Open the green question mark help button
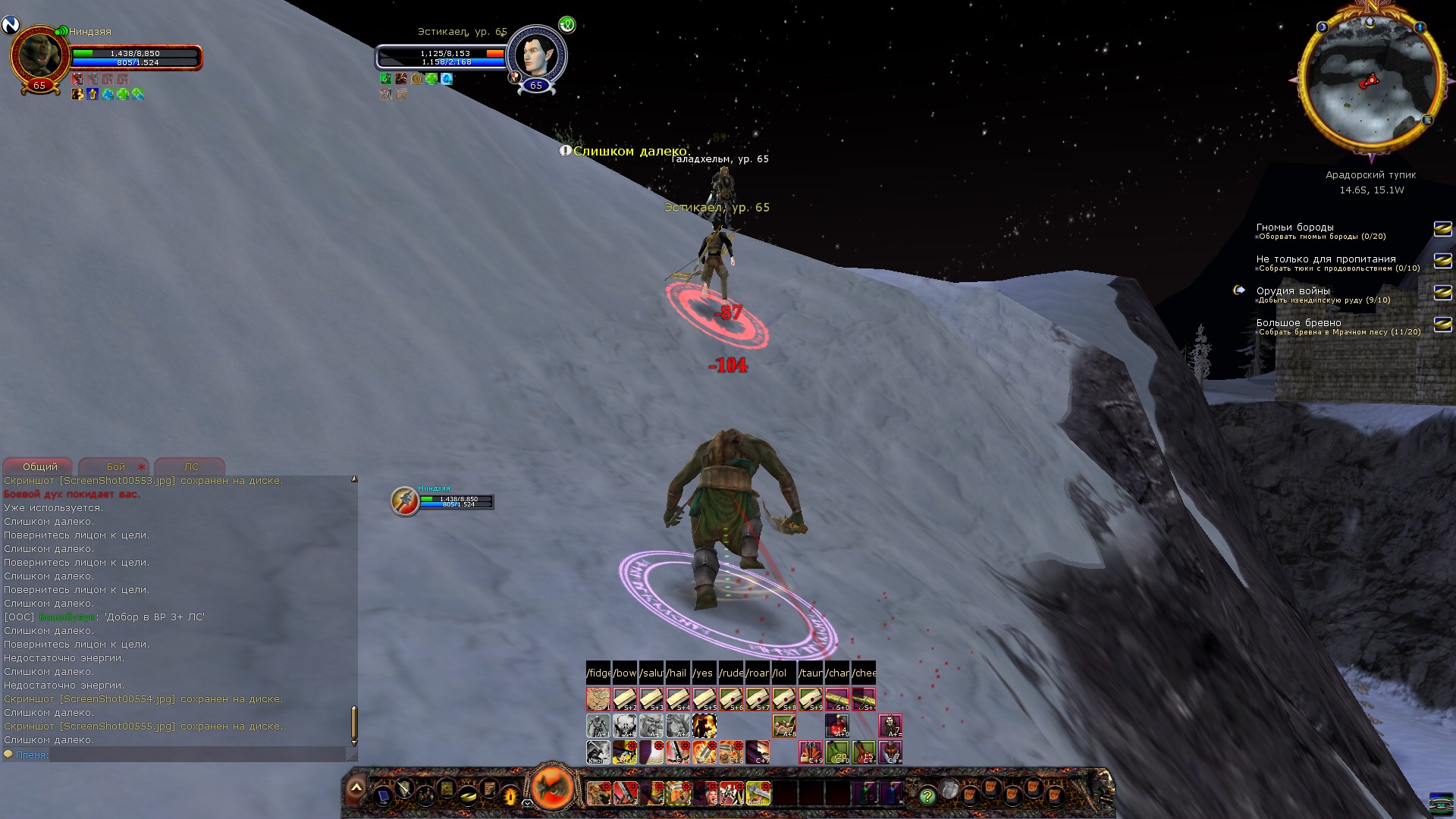This screenshot has width=1456, height=819. [x=927, y=795]
